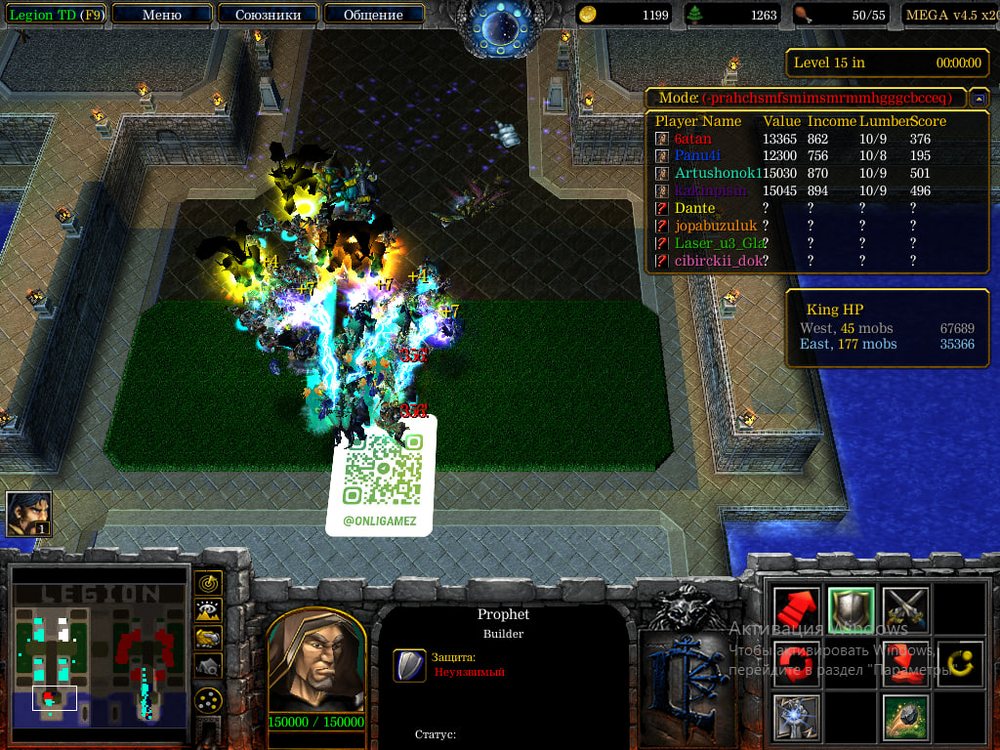The image size is (1000, 750).
Task: Toggle minimap terrain display button
Action: point(208,610)
